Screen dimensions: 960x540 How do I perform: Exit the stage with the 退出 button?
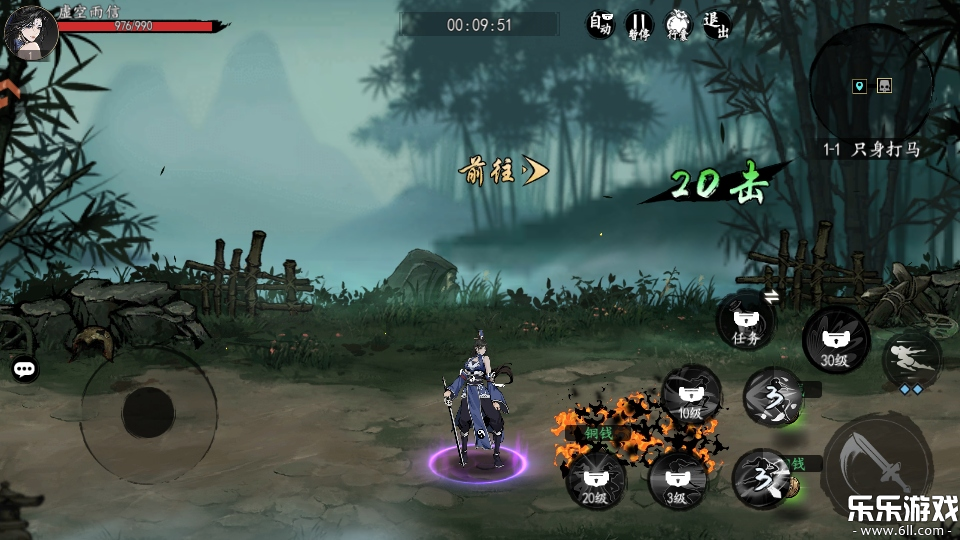coord(716,24)
